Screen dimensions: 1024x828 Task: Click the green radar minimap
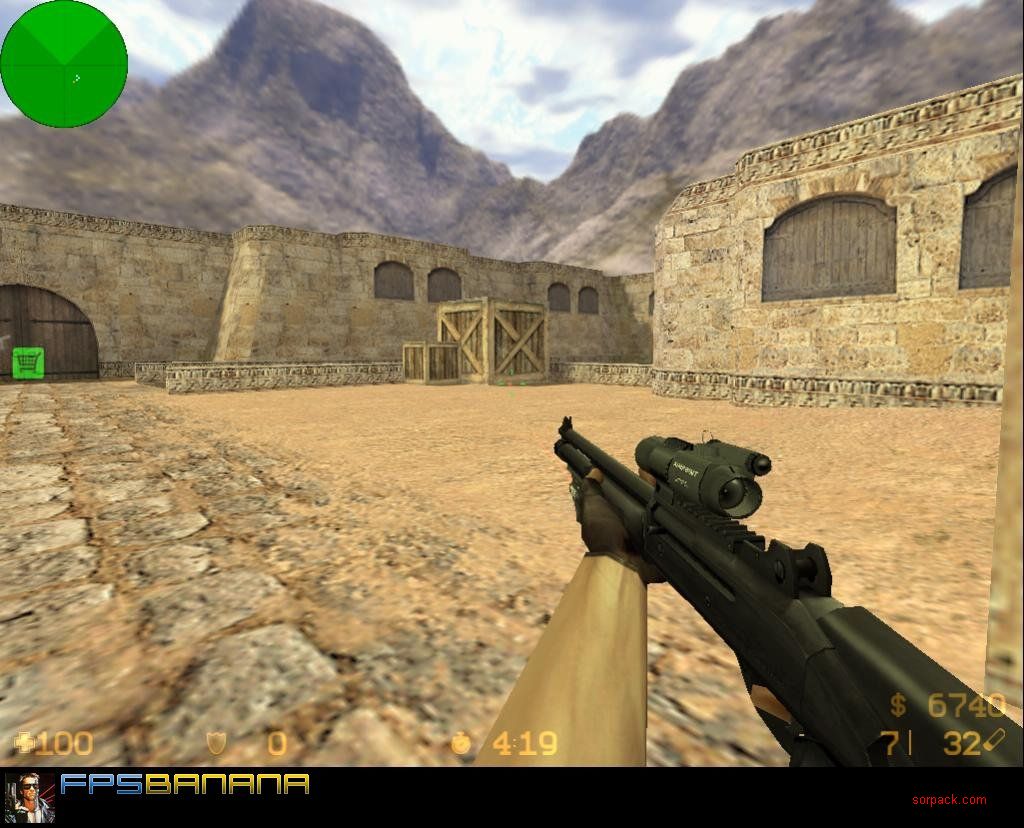tap(64, 64)
